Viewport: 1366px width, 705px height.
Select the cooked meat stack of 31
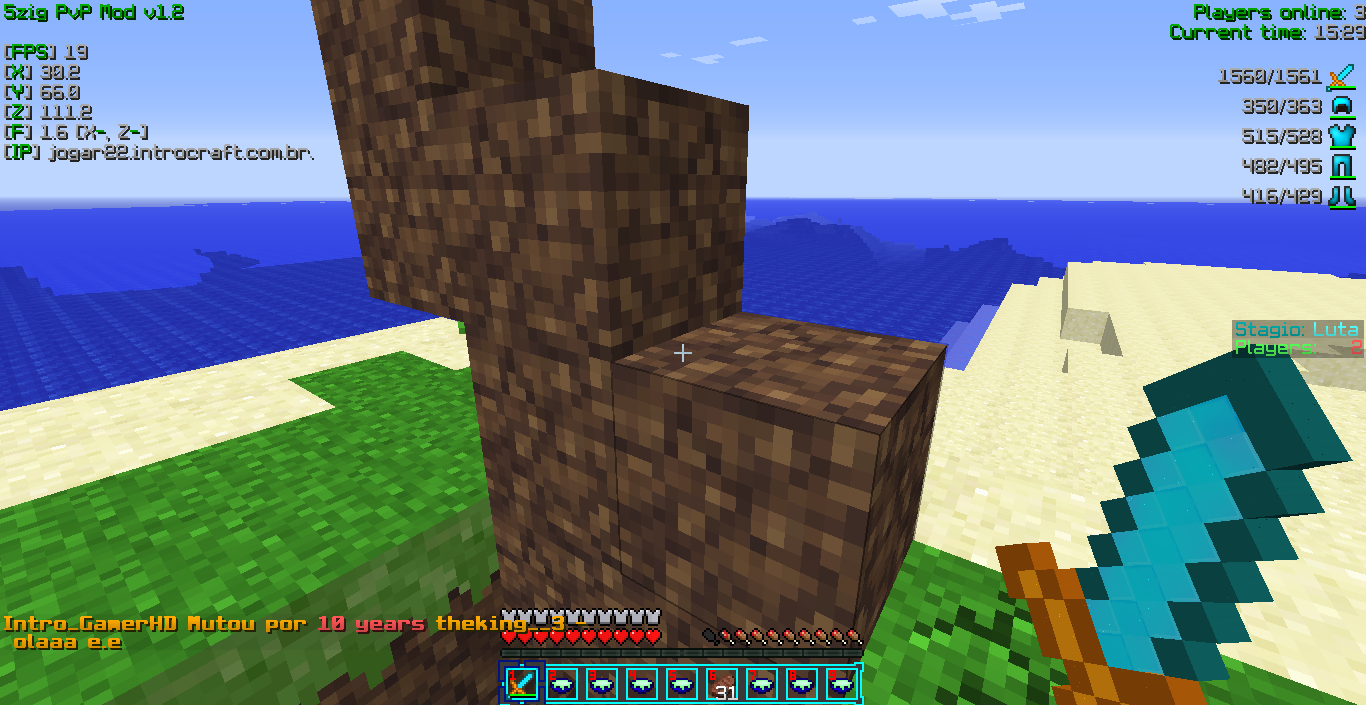pos(722,684)
